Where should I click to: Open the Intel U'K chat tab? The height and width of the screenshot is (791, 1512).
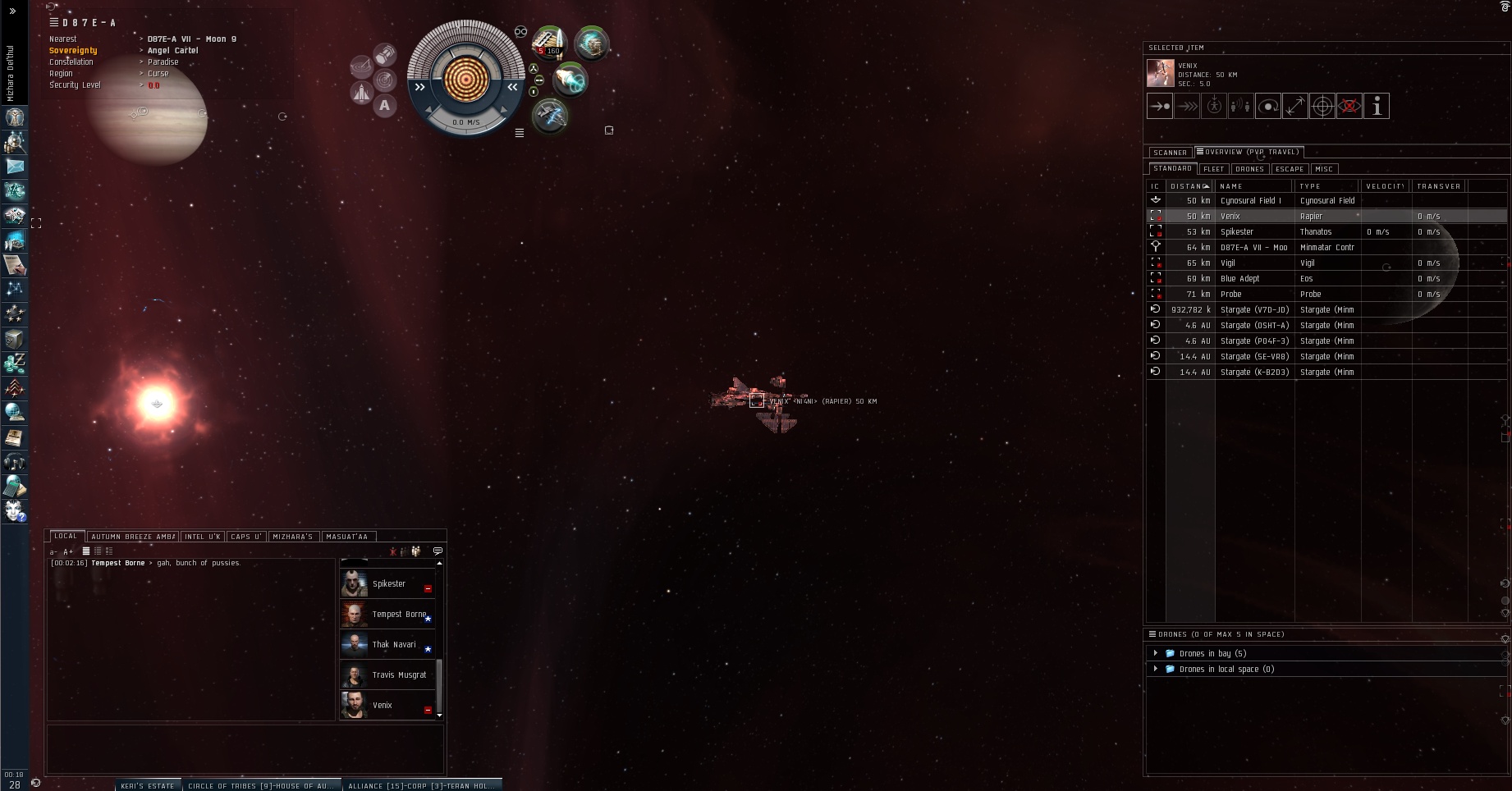[202, 537]
